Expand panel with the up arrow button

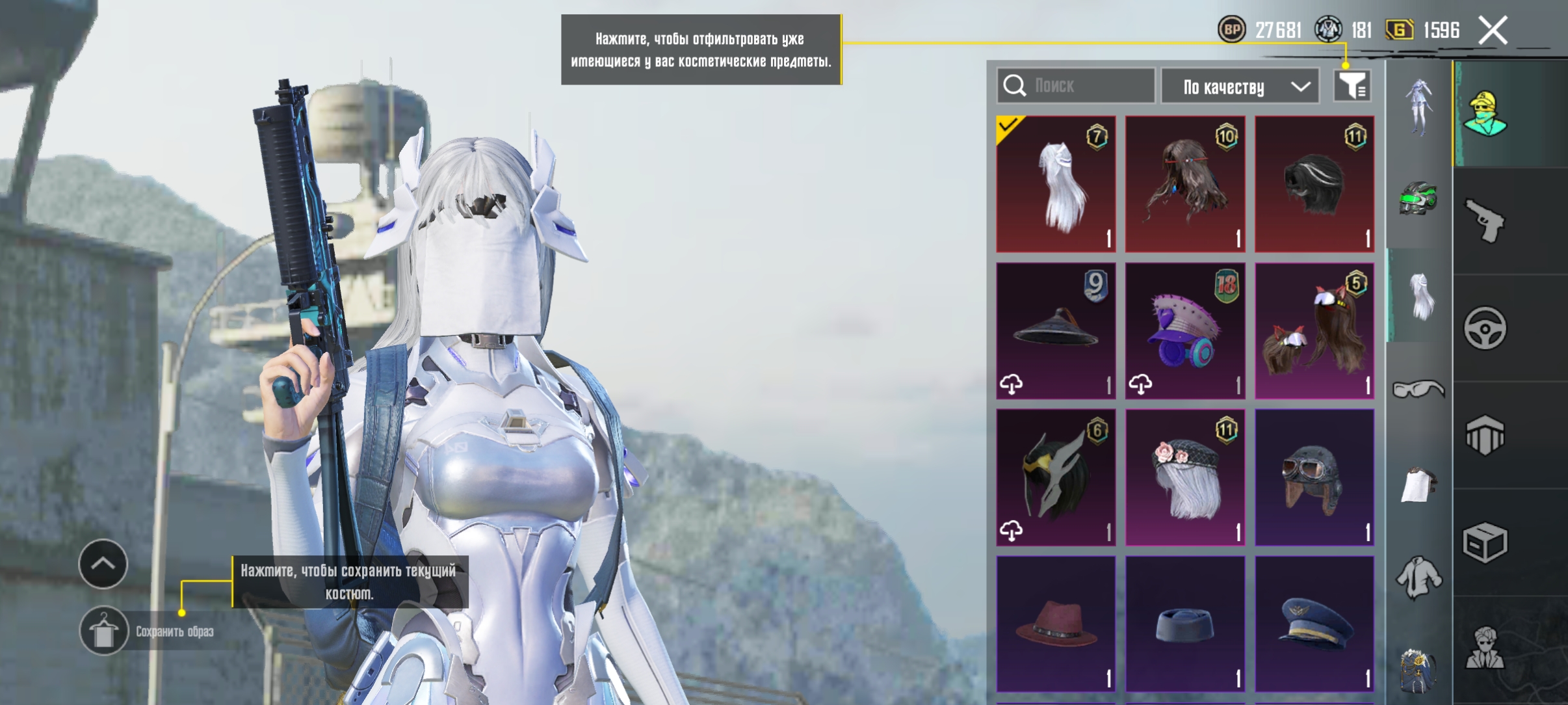103,564
